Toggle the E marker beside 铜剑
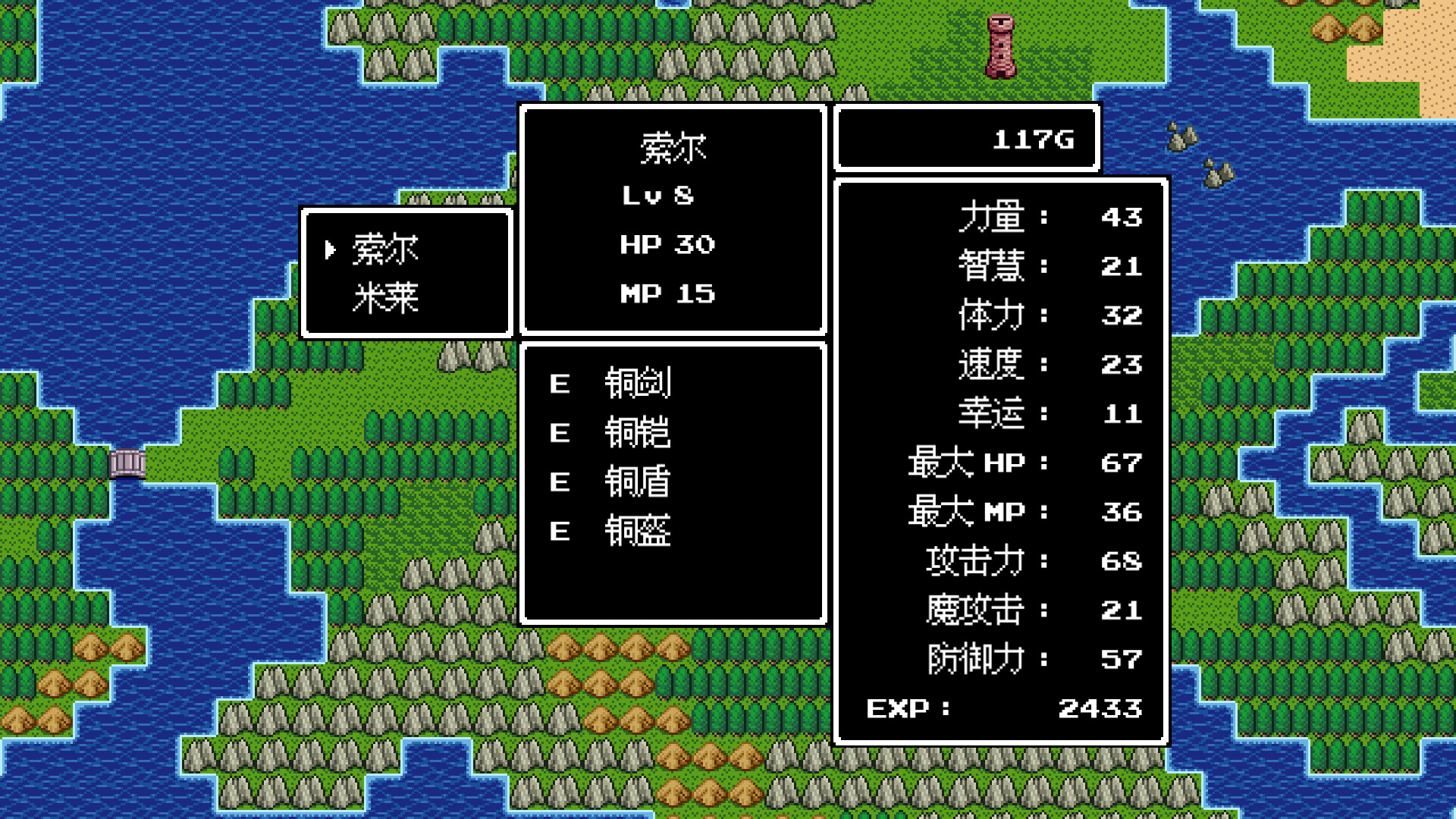1456x819 pixels. (x=560, y=383)
